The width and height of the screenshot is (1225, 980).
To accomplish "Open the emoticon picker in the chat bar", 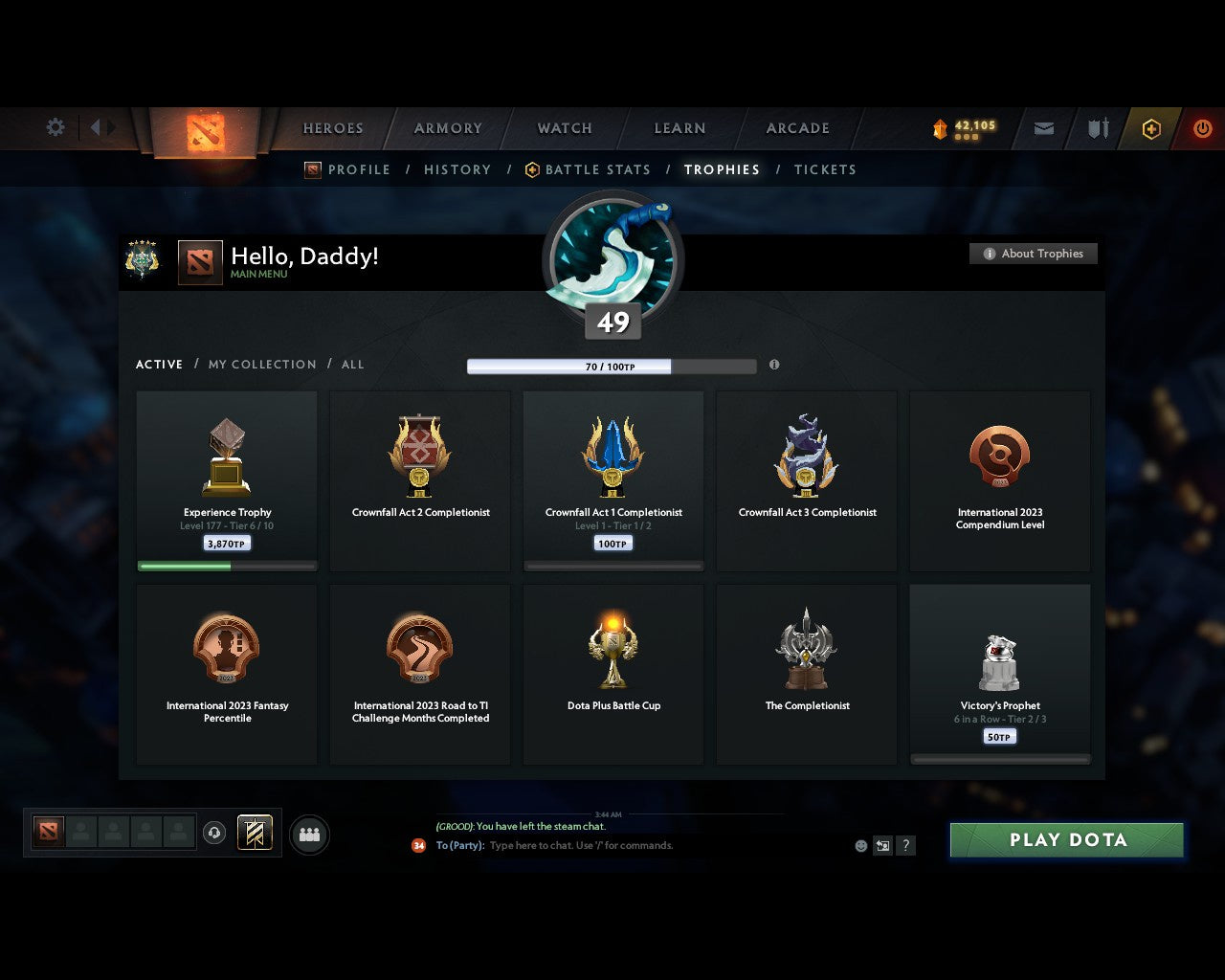I will pyautogui.click(x=859, y=846).
